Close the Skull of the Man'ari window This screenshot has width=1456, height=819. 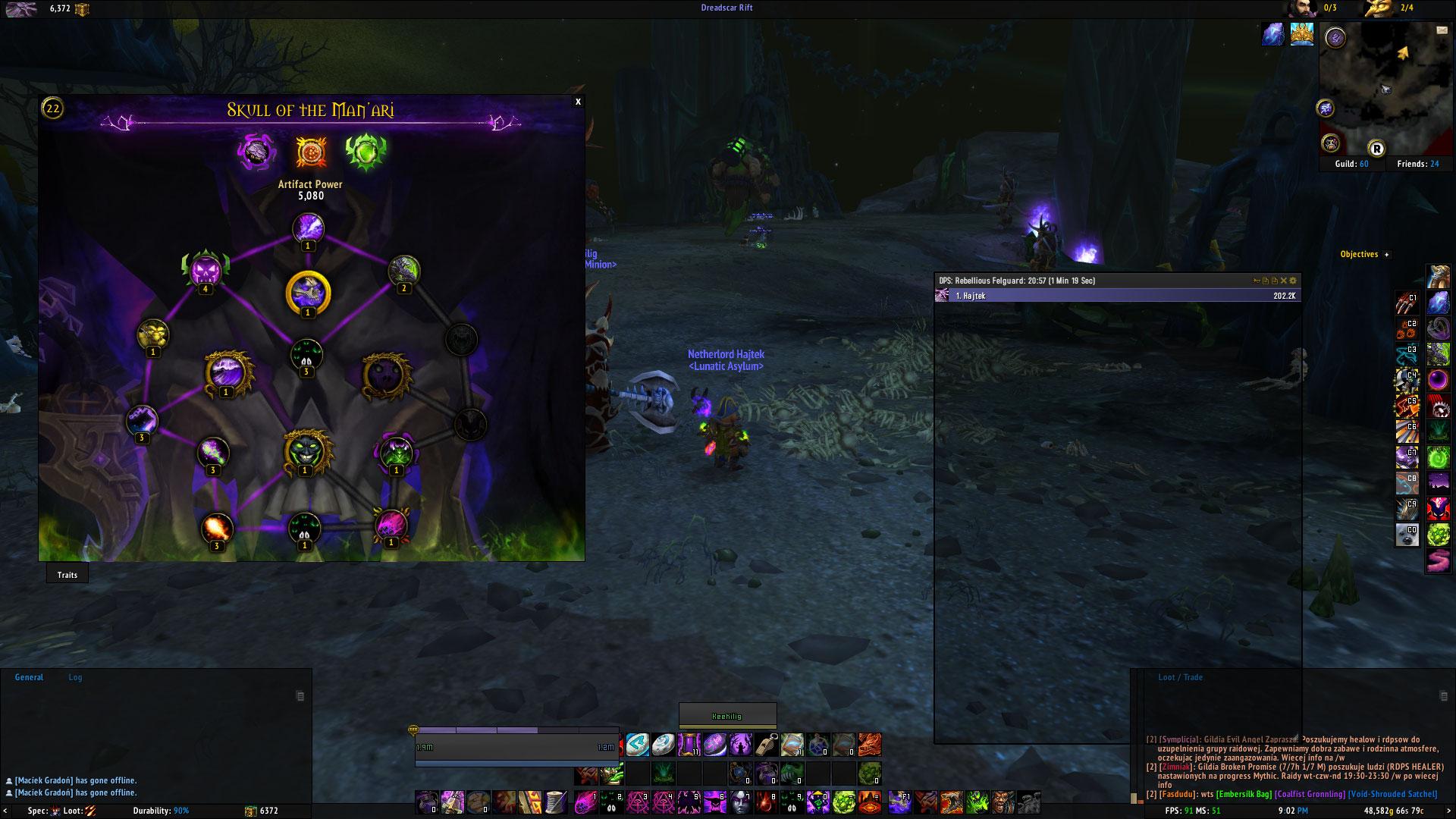tap(578, 102)
